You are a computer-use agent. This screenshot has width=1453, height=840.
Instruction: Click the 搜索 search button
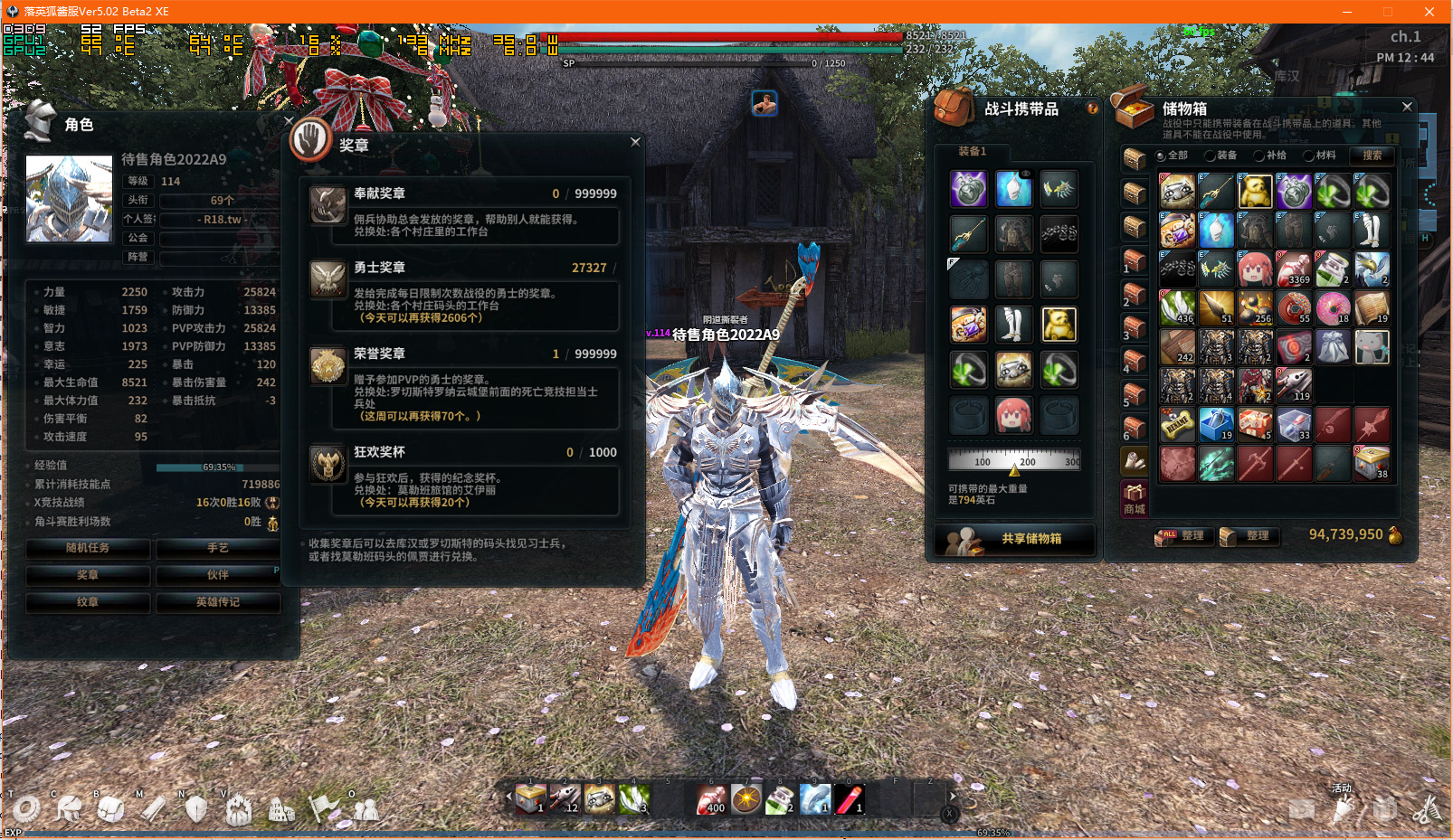click(1372, 156)
